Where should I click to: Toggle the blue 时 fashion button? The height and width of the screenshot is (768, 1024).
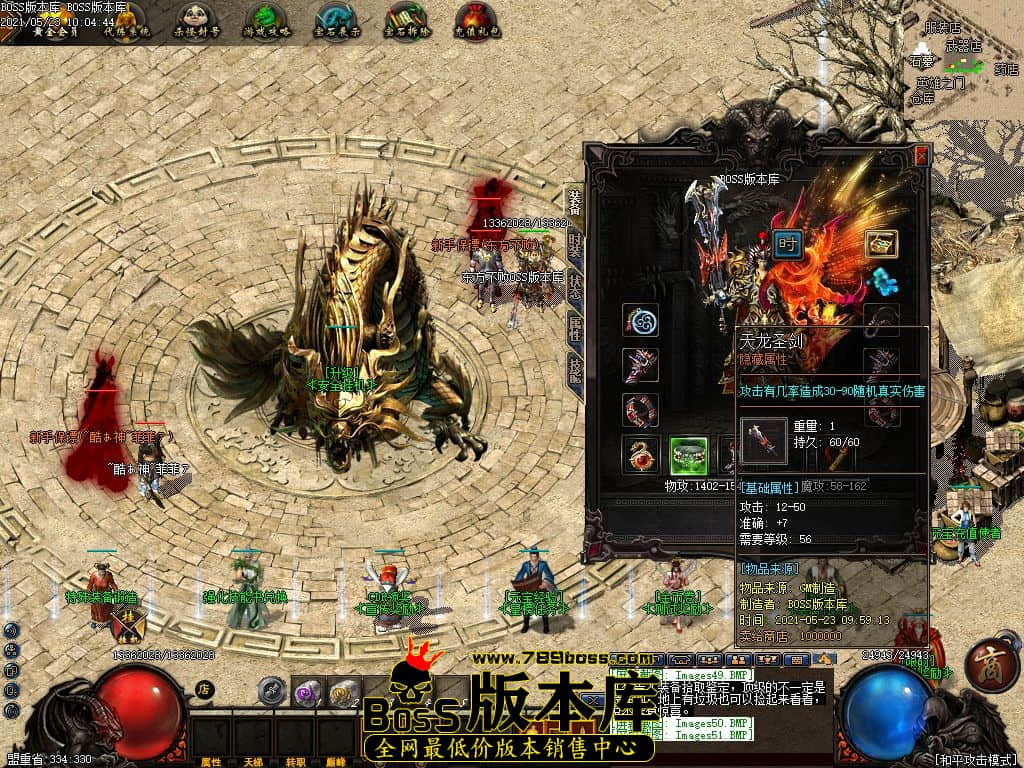788,244
